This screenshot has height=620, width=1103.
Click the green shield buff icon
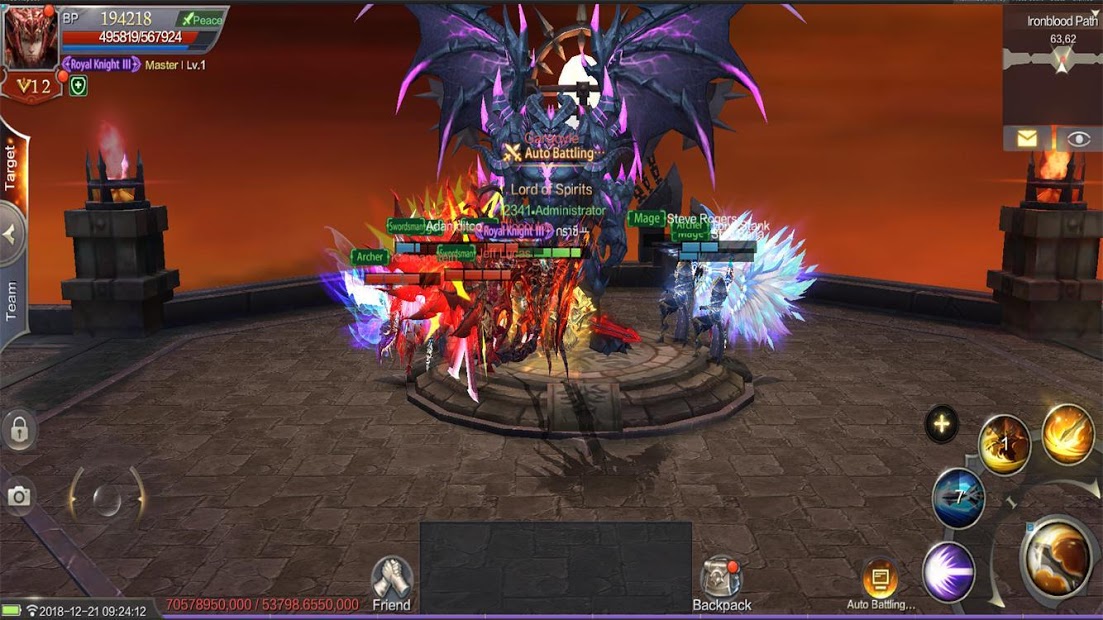click(x=78, y=86)
